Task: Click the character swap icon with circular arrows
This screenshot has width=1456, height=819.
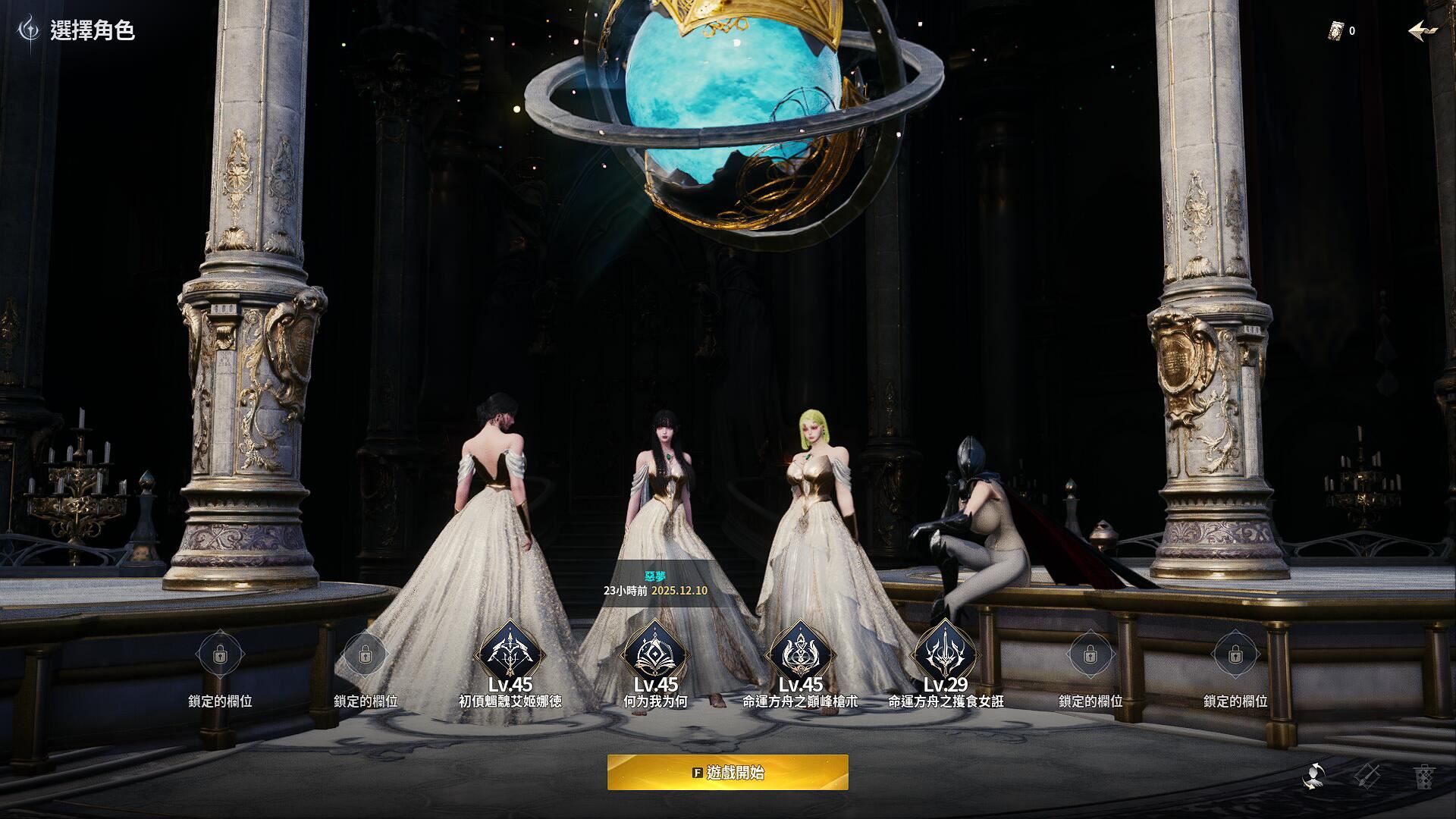Action: point(1314,776)
